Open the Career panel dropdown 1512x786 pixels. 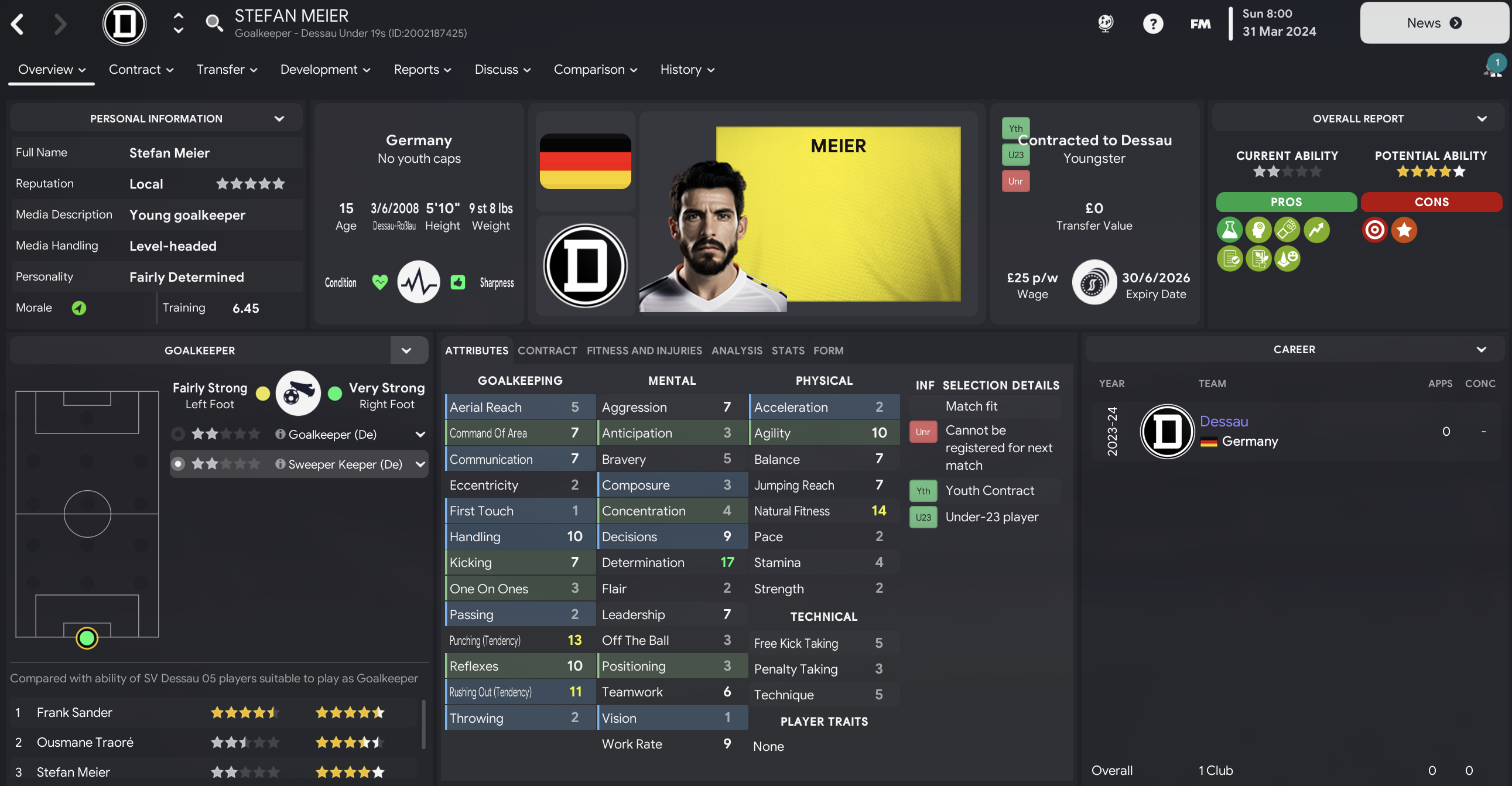tap(1481, 349)
